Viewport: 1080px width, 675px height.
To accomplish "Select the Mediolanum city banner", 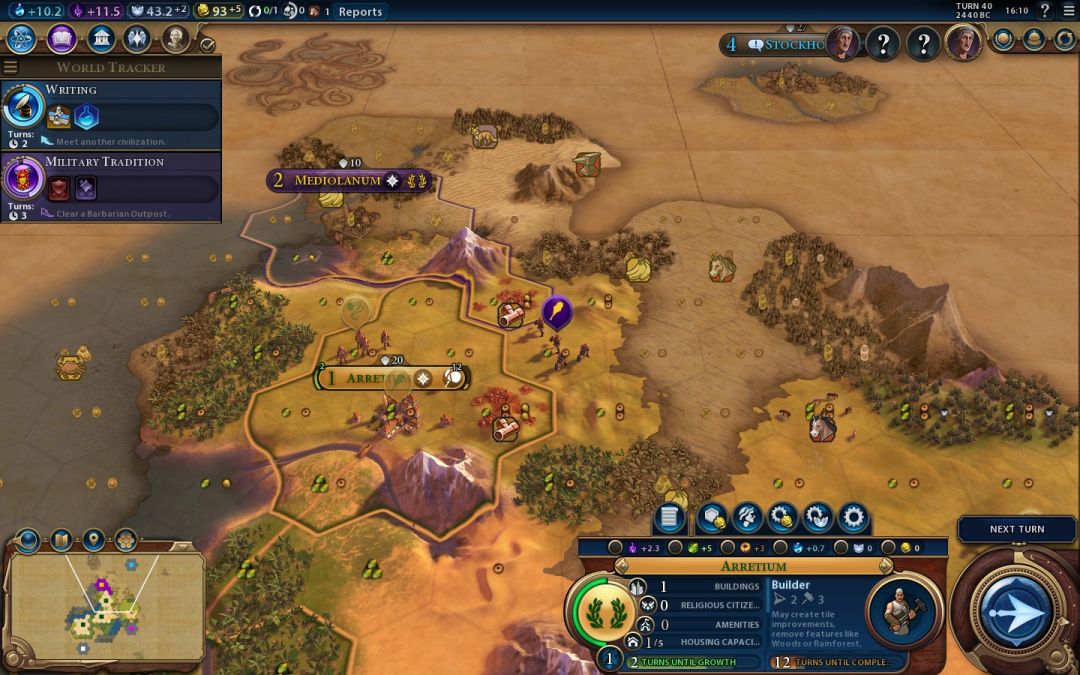I will tap(338, 181).
